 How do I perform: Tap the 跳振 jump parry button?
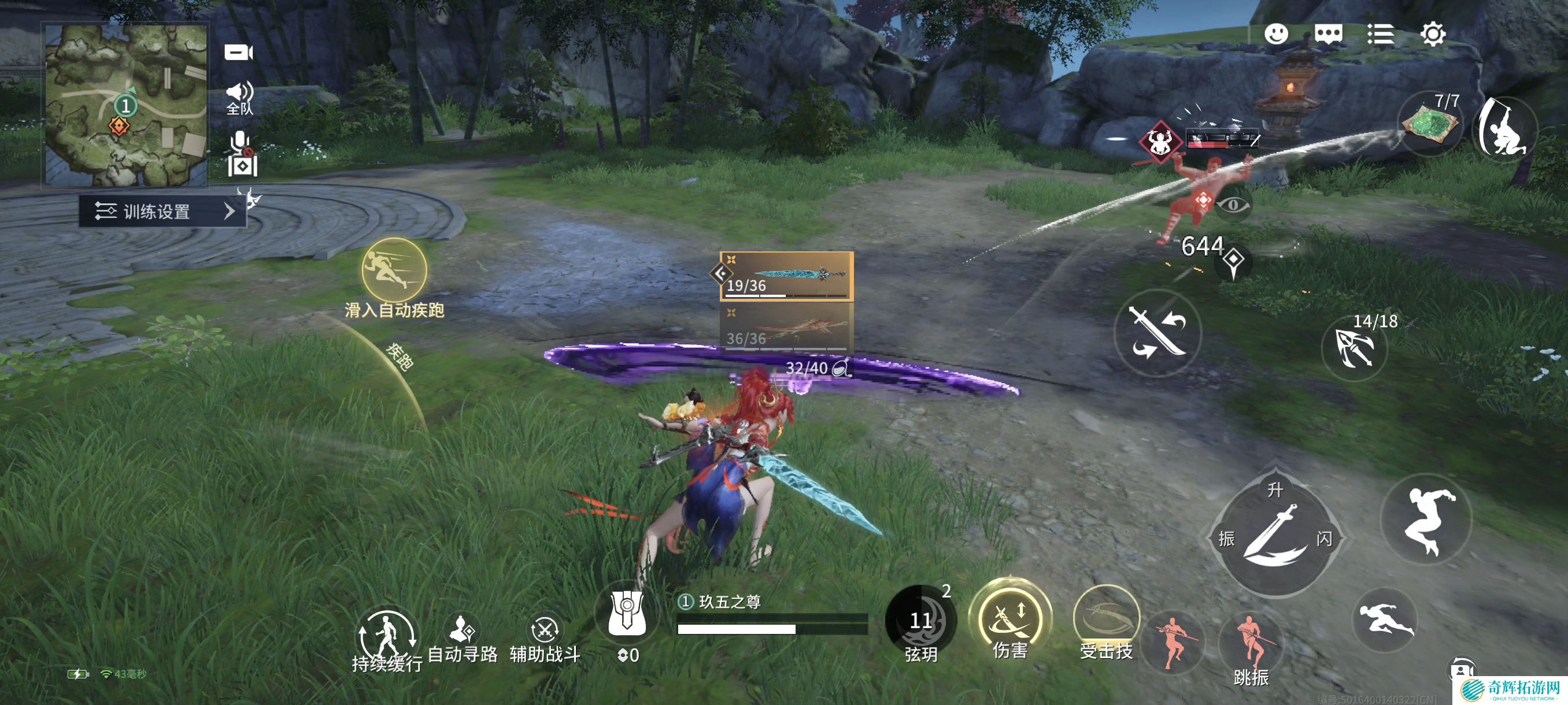point(1251,646)
